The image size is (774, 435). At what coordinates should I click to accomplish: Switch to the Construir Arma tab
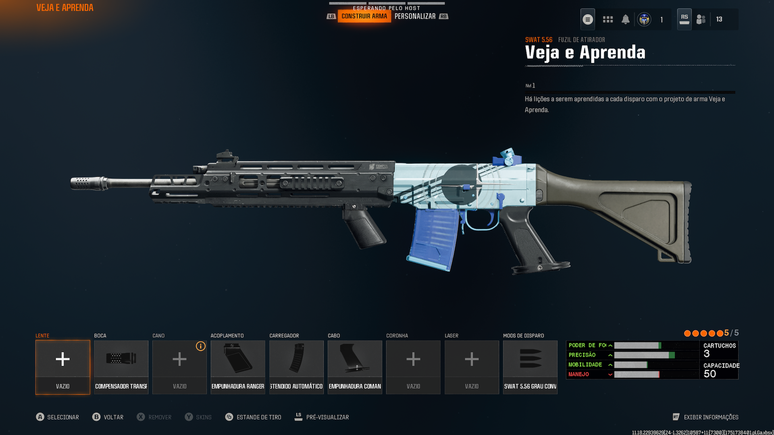click(x=364, y=16)
